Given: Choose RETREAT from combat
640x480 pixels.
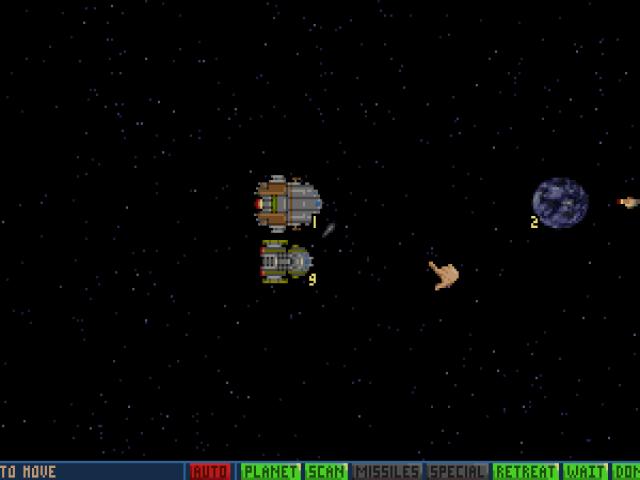Looking at the screenshot, I should 525,471.
